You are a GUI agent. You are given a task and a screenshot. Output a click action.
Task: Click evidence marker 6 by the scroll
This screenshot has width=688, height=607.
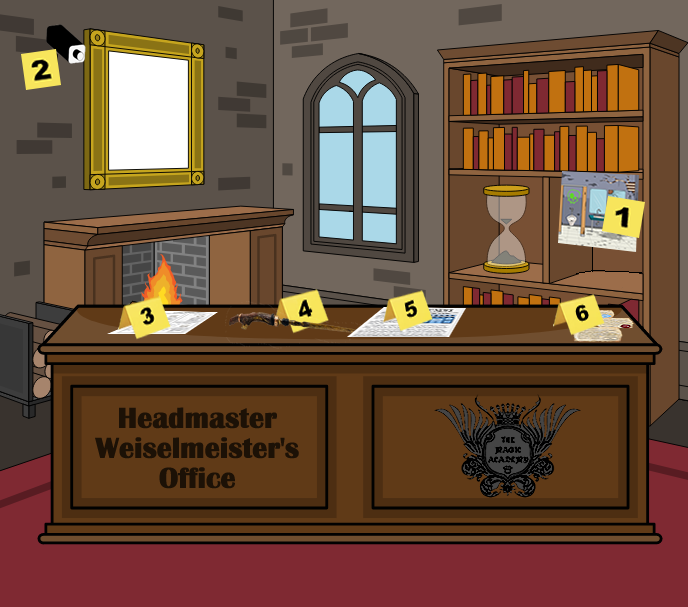coord(581,313)
